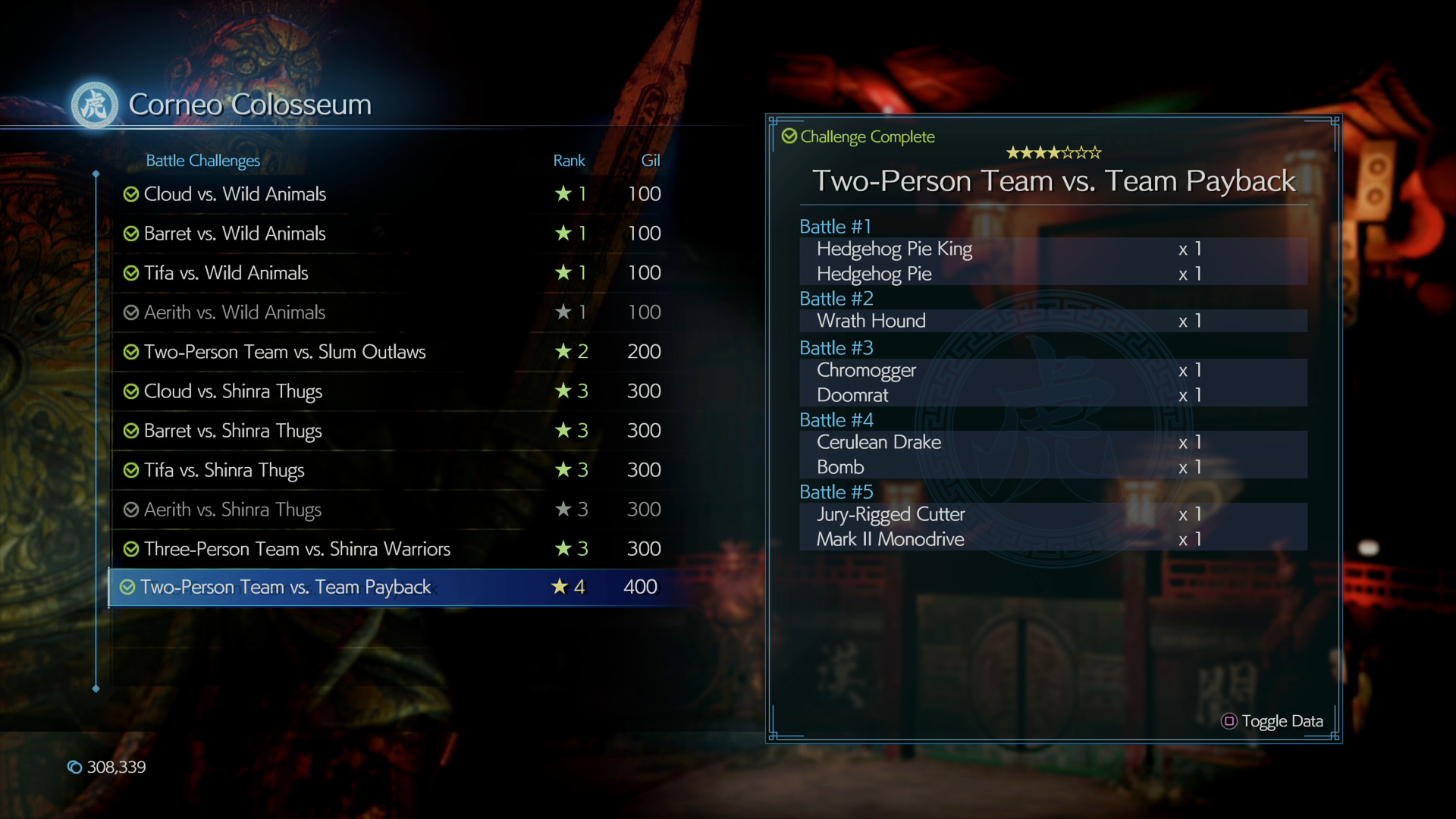Expand Battle #5 to view enemies
This screenshot has height=819, width=1456.
click(x=836, y=491)
